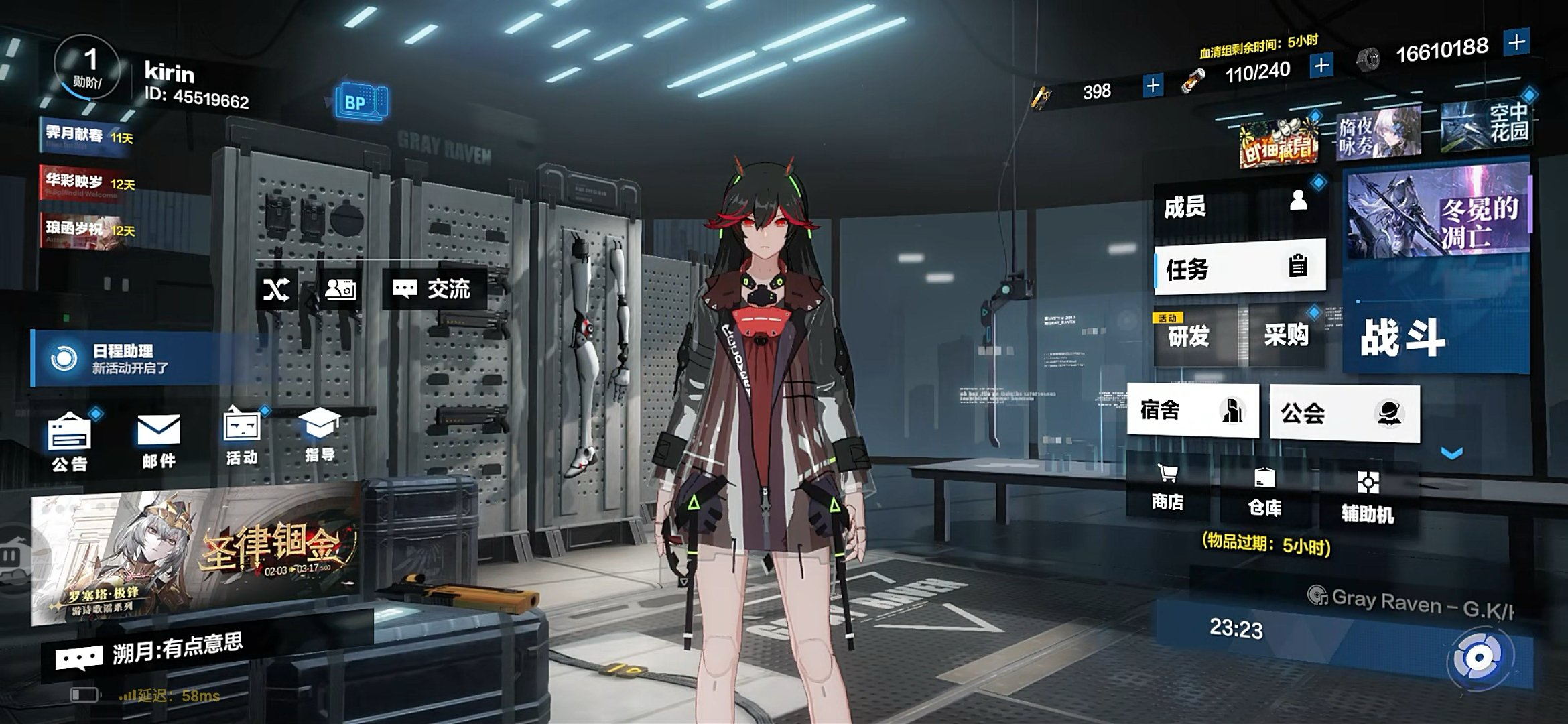Viewport: 1568px width, 724px height.
Task: Open the 采购 purchase menu
Action: [x=1286, y=334]
